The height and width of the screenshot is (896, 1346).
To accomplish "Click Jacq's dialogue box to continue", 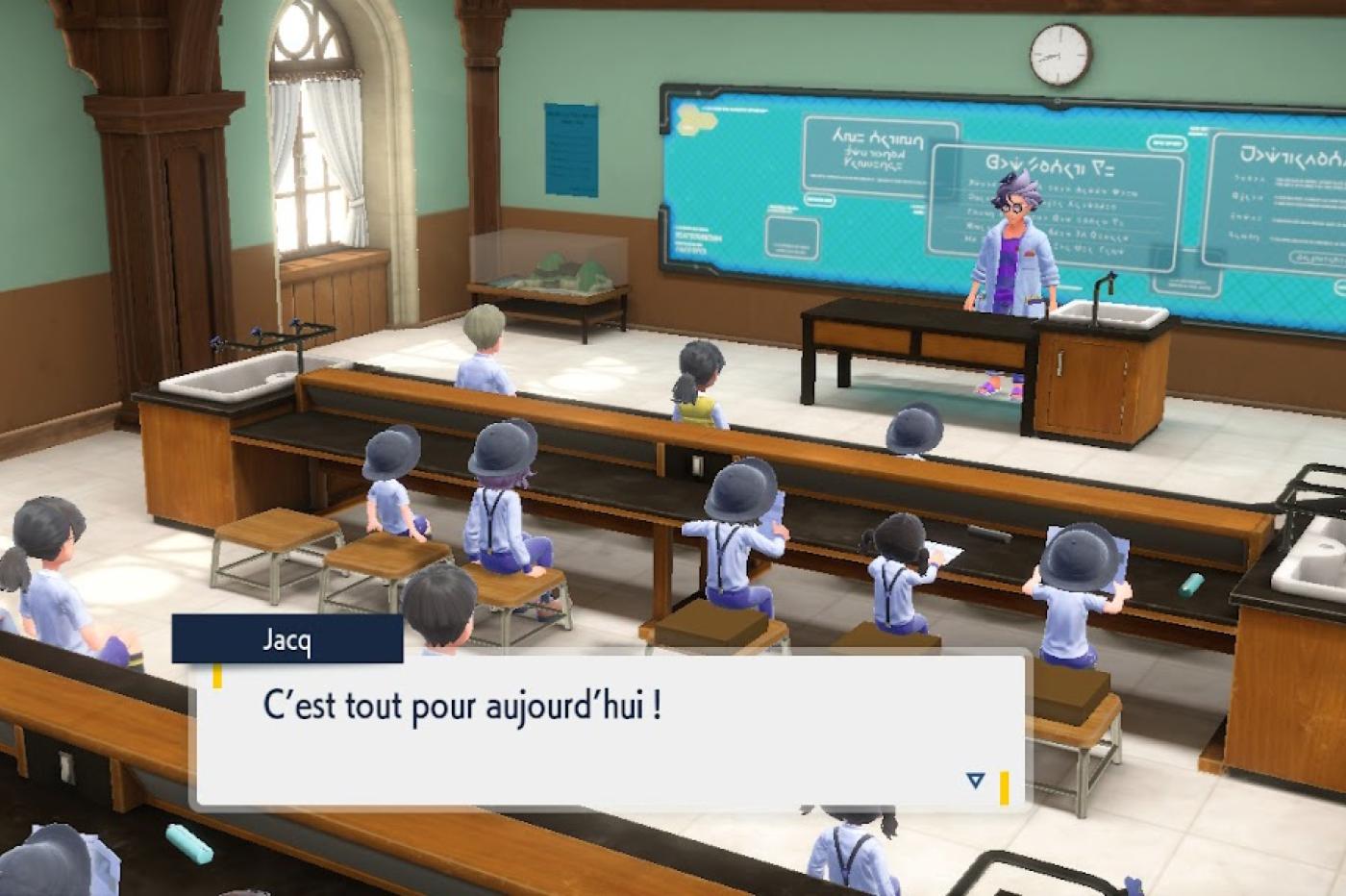I will [610, 731].
